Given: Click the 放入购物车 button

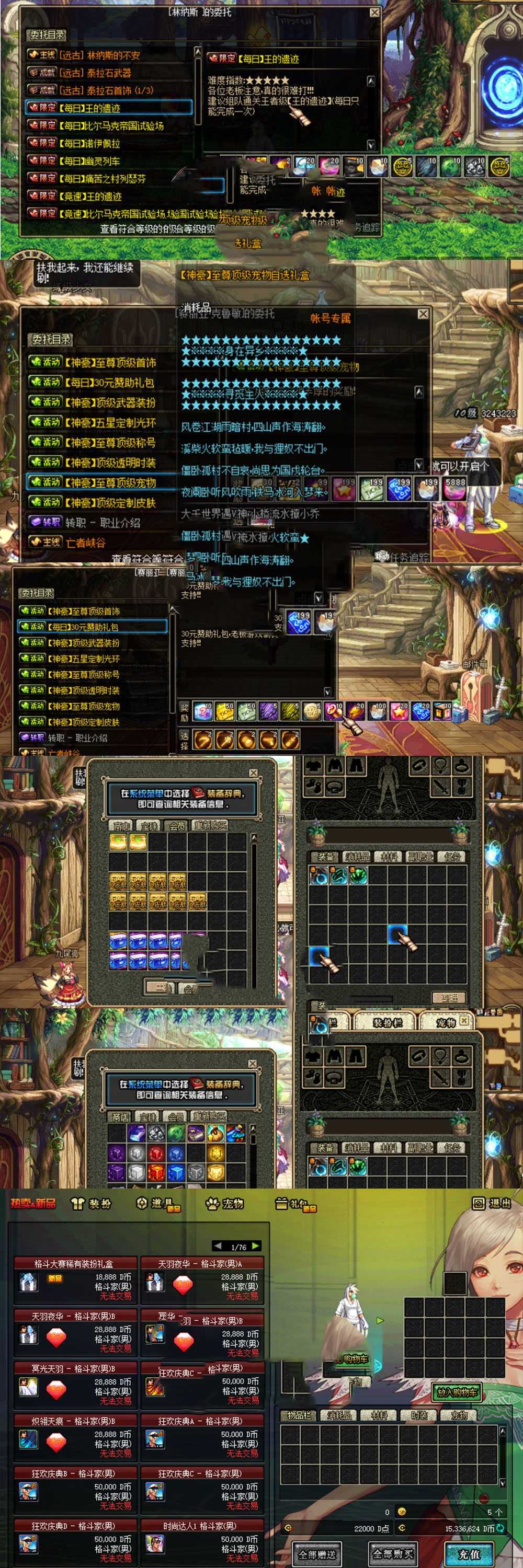Looking at the screenshot, I should (x=457, y=1392).
